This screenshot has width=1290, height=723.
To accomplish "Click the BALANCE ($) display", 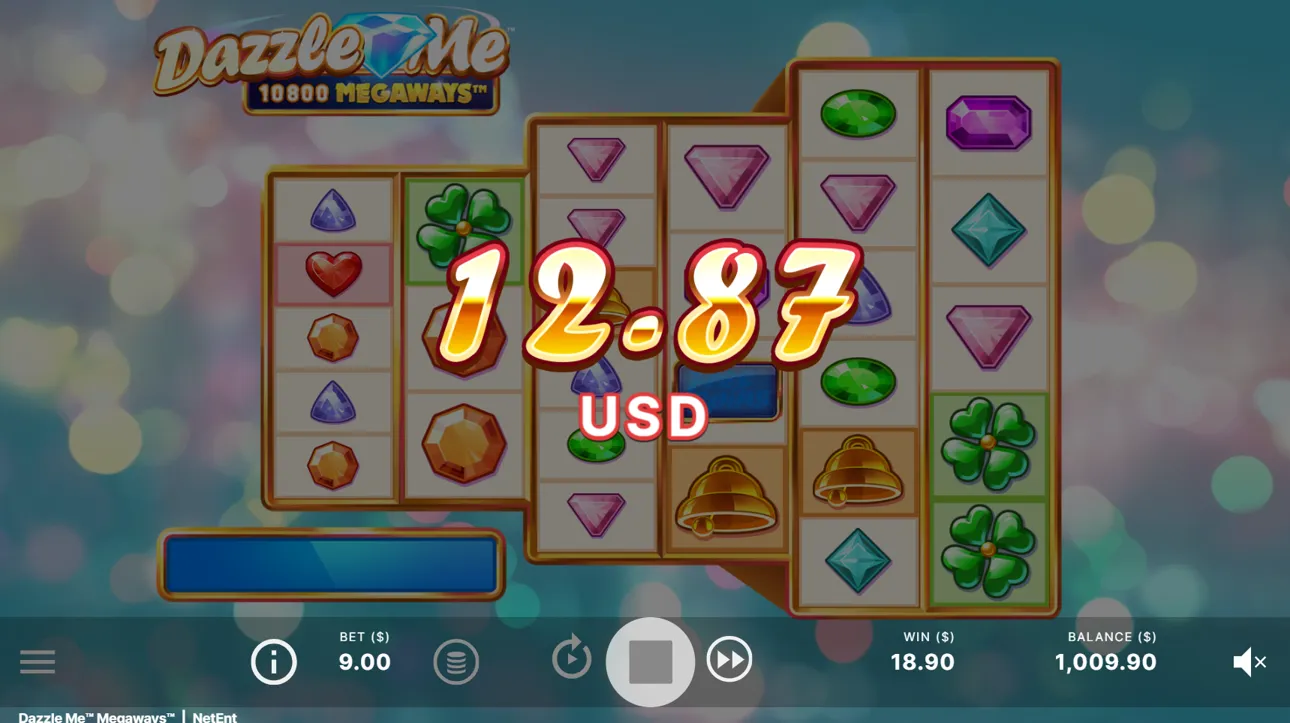I will (1106, 650).
